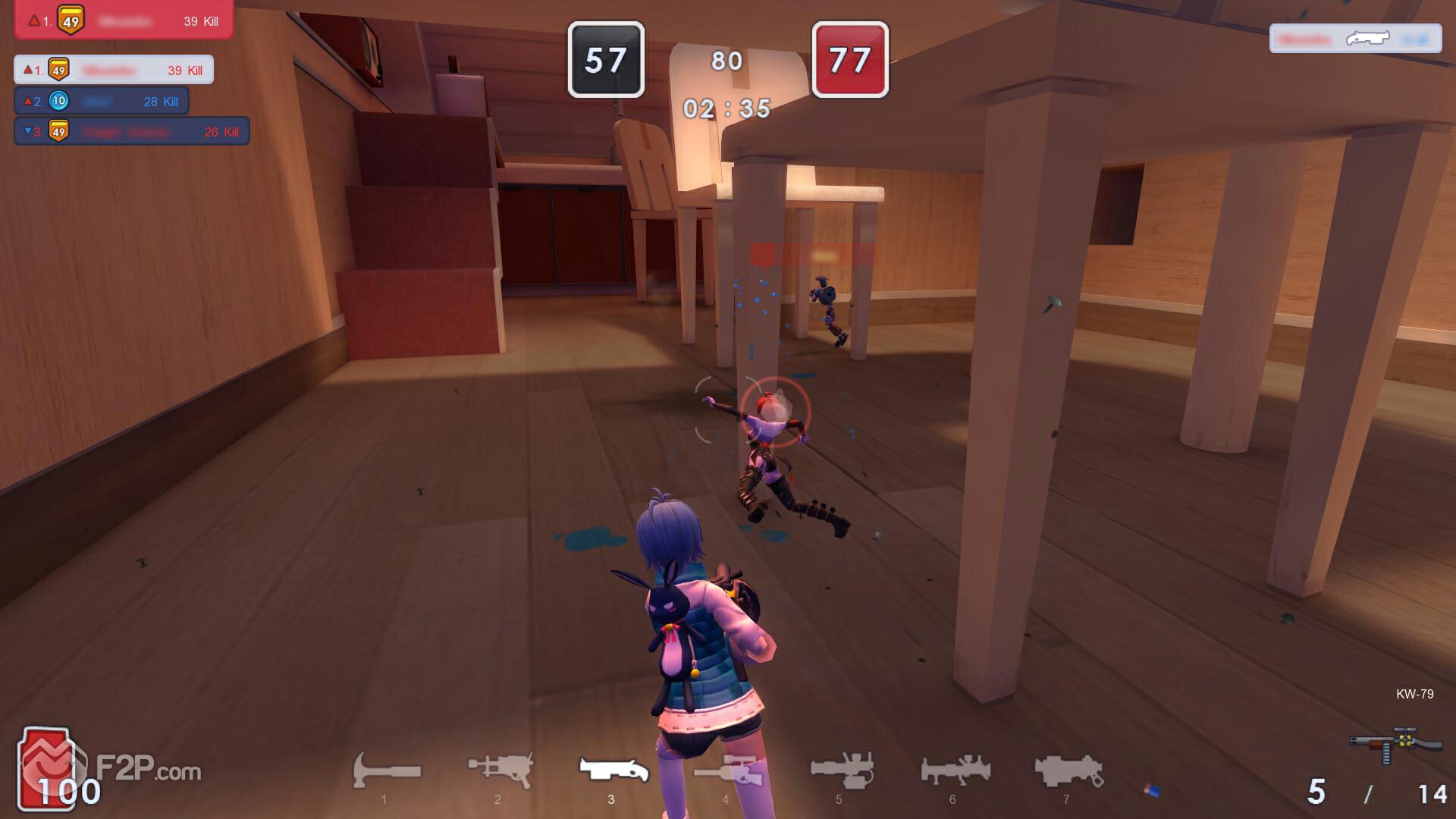Image resolution: width=1456 pixels, height=819 pixels.
Task: Open the kill feed entry with shotgun icon
Action: (1355, 39)
